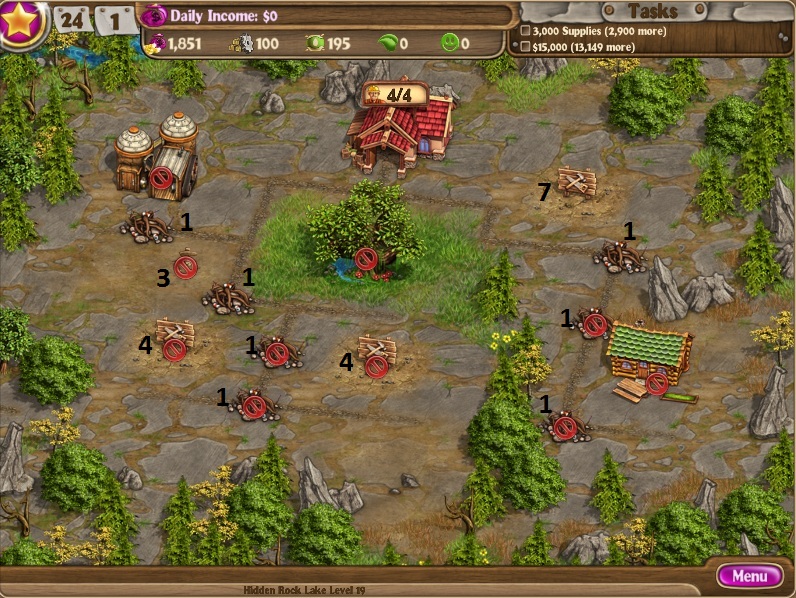The width and height of the screenshot is (796, 598).
Task: Select the 3,000 Supplies task entry
Action: coord(584,31)
